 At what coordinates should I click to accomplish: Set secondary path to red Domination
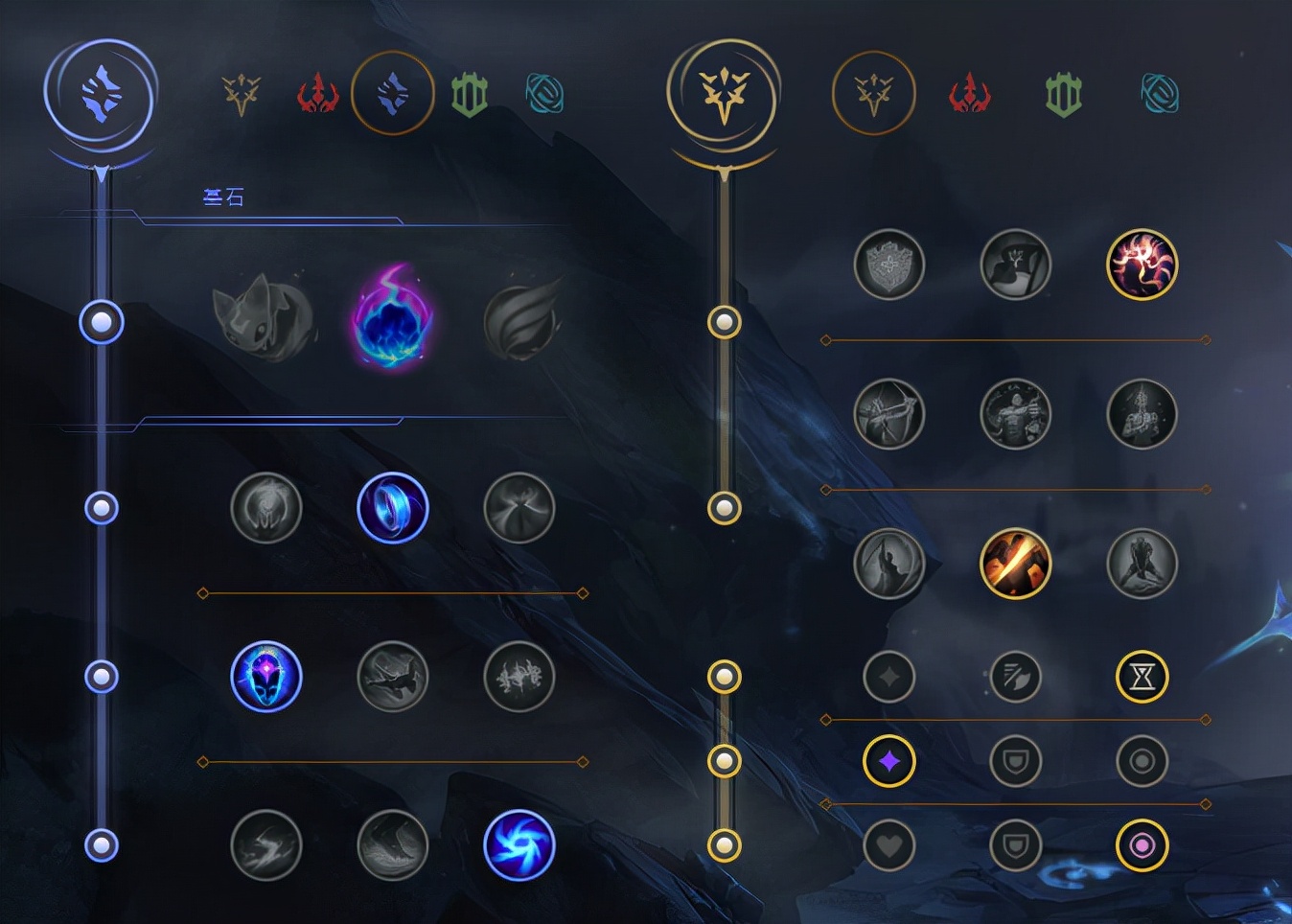pos(969,94)
